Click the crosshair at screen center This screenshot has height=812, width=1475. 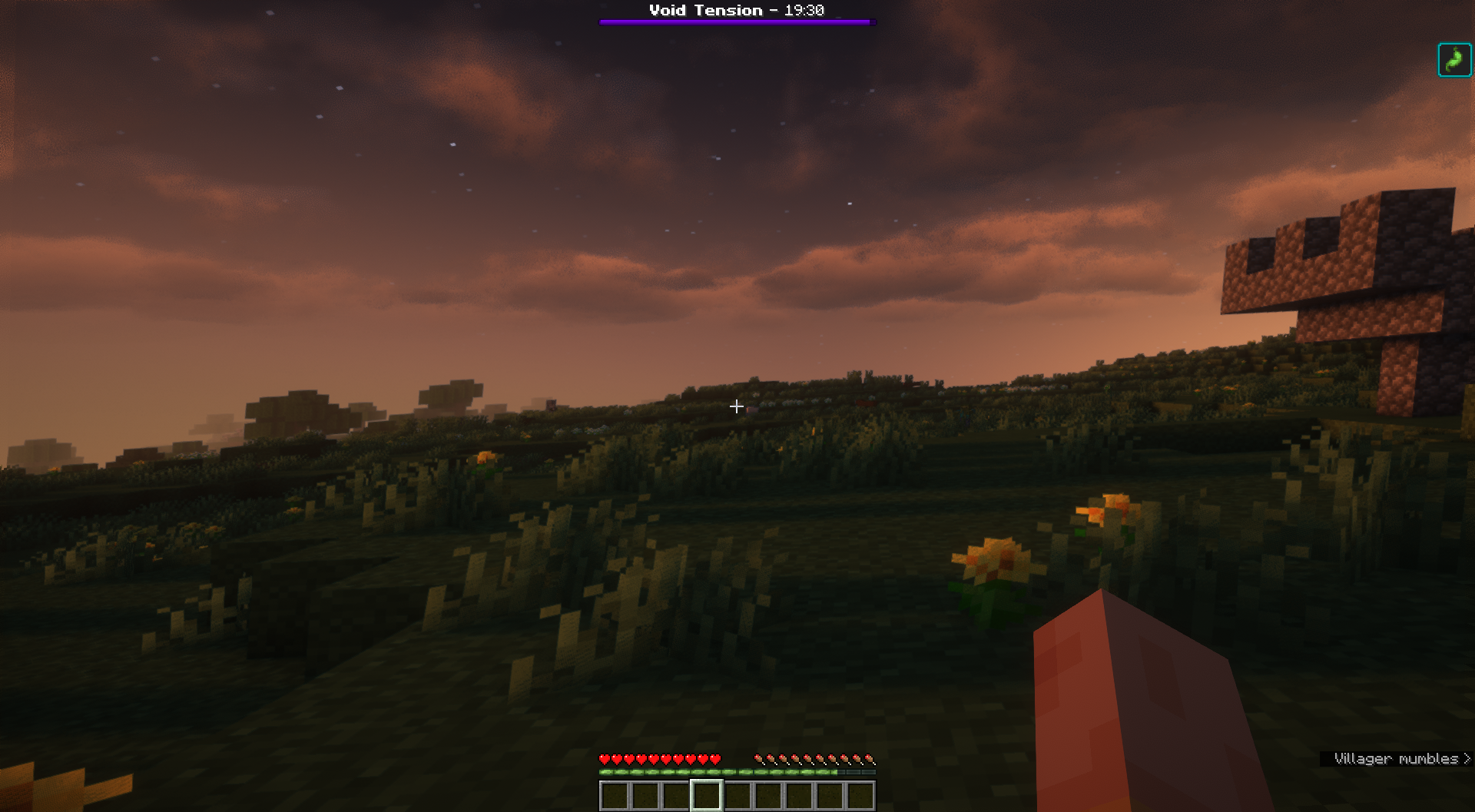pos(736,406)
